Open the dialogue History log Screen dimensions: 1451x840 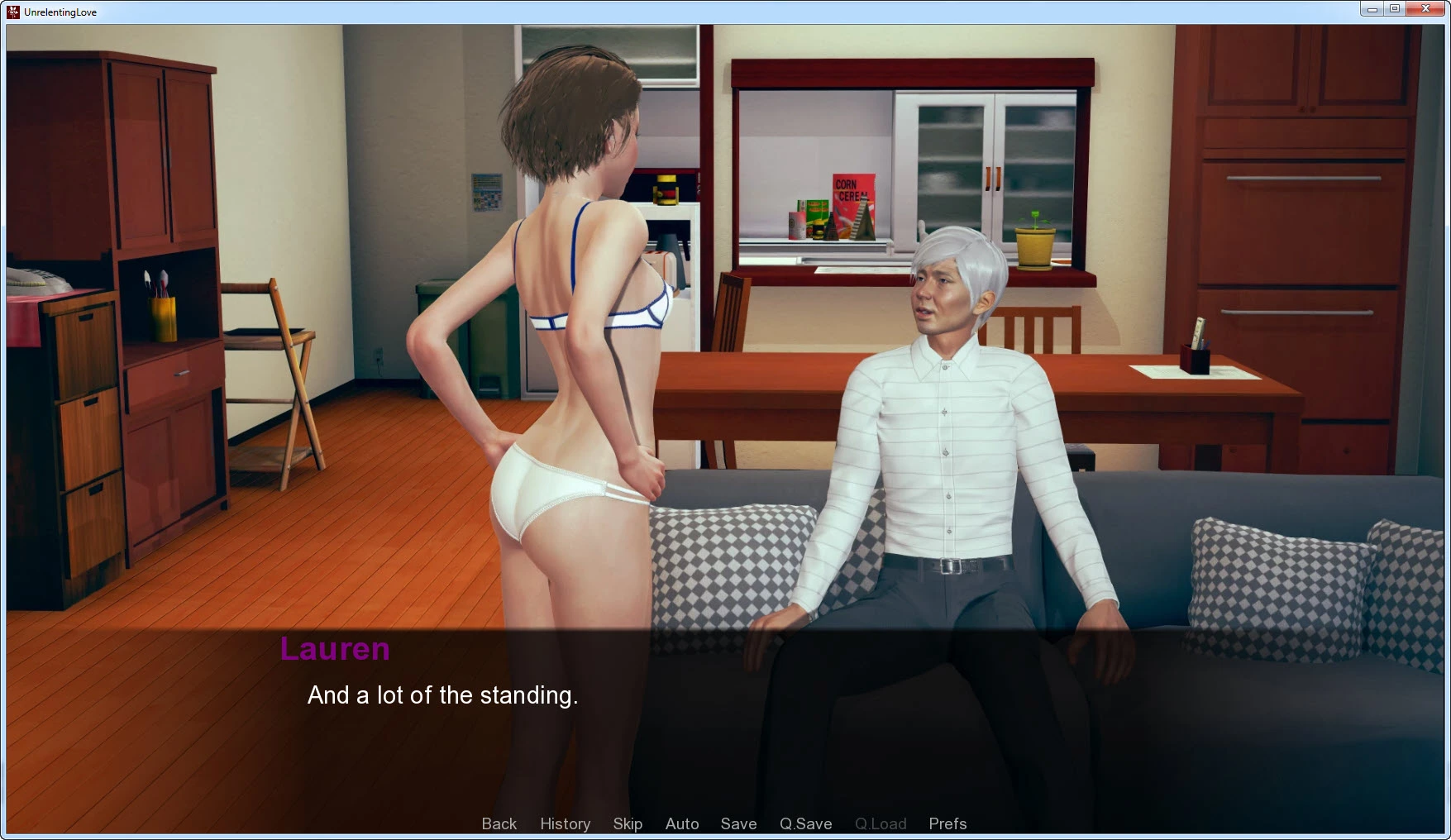(x=565, y=823)
